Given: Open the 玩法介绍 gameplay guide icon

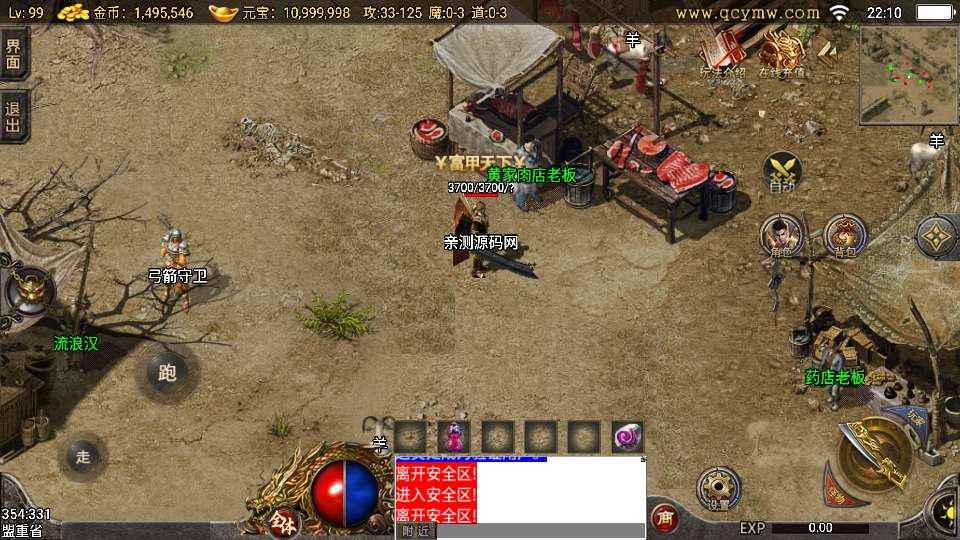Looking at the screenshot, I should (x=722, y=53).
